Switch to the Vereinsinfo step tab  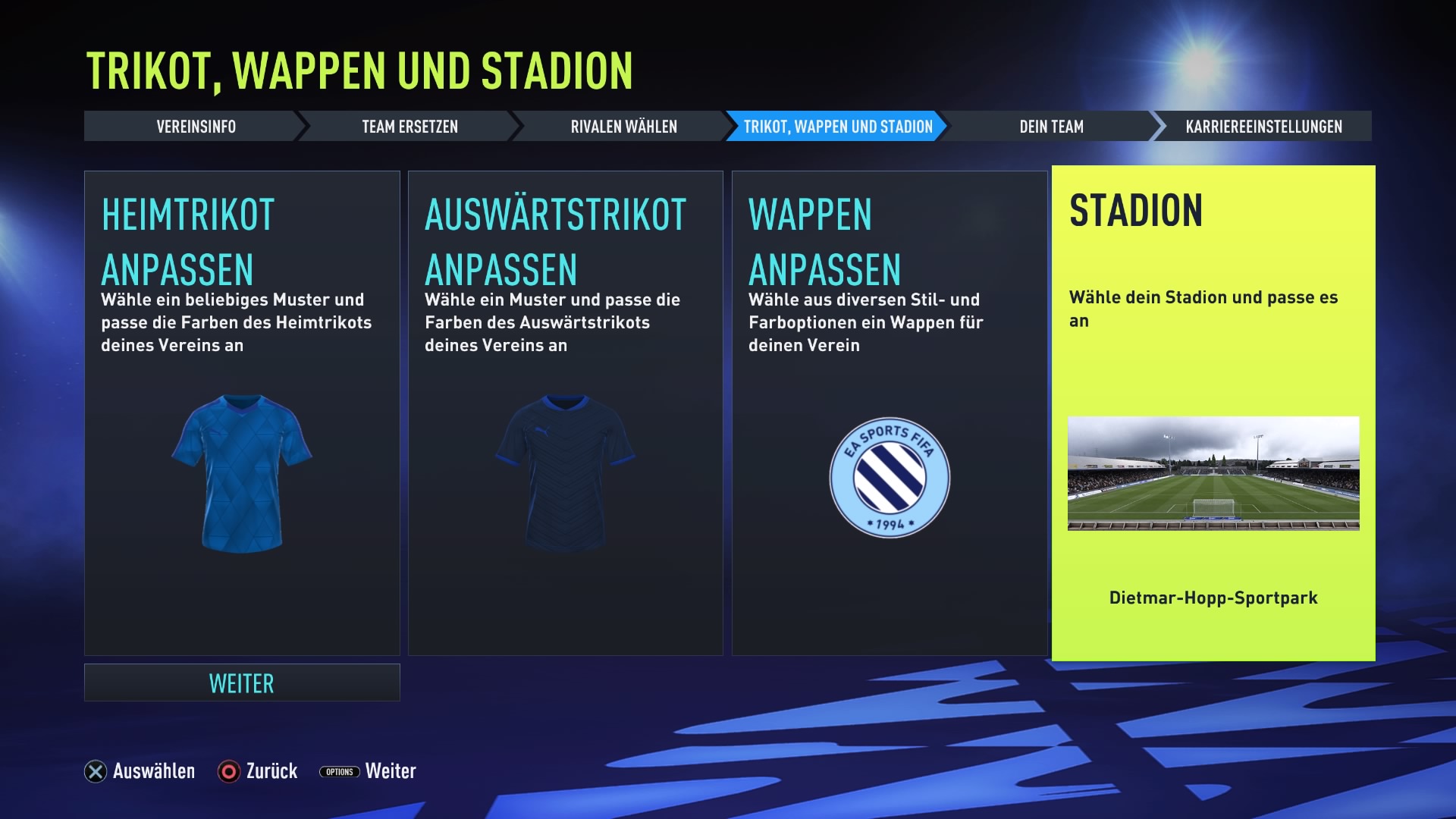click(x=196, y=127)
